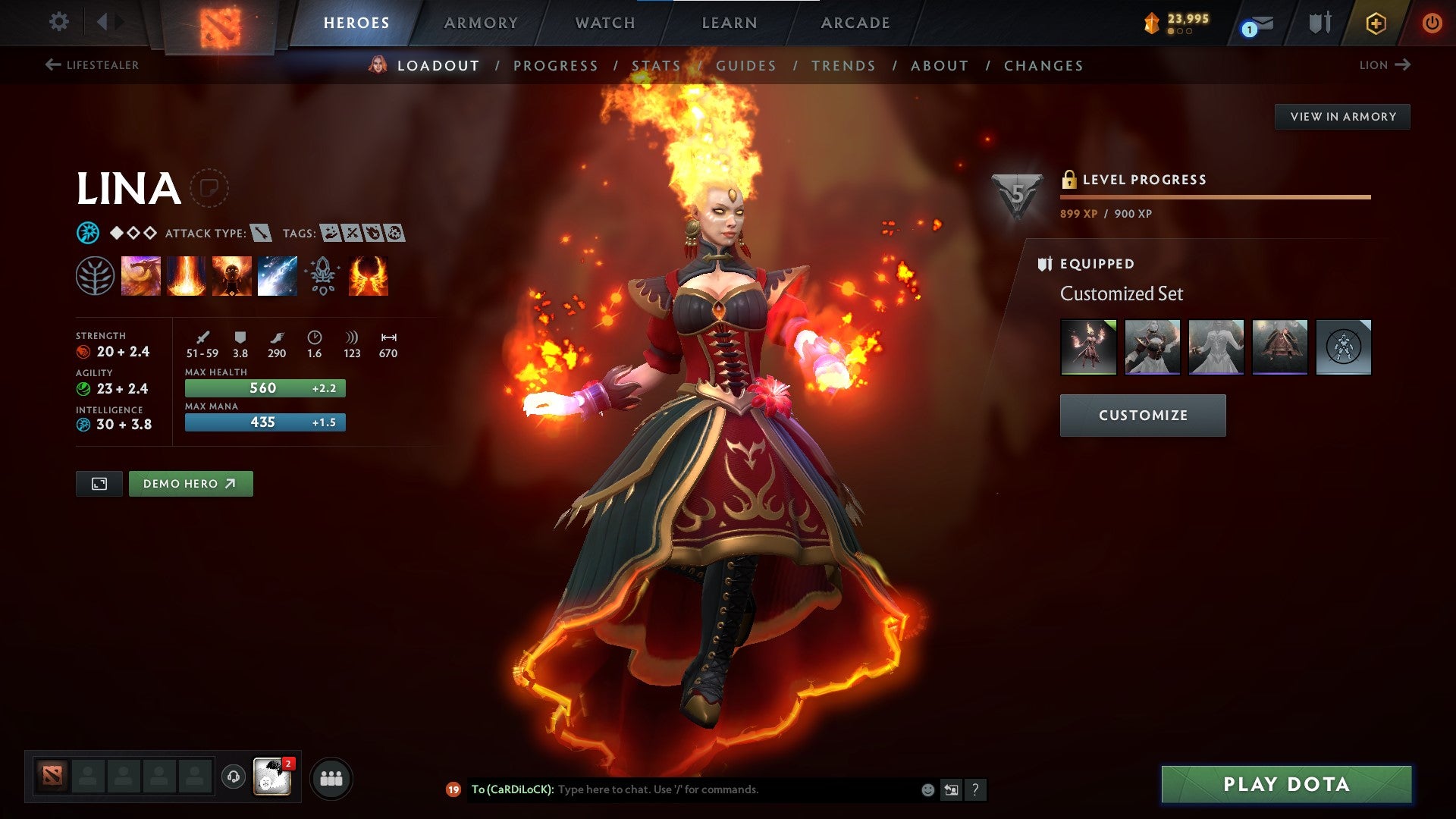Viewport: 1456px width, 819px height.
Task: Open settings with the gear icon
Action: 58,21
